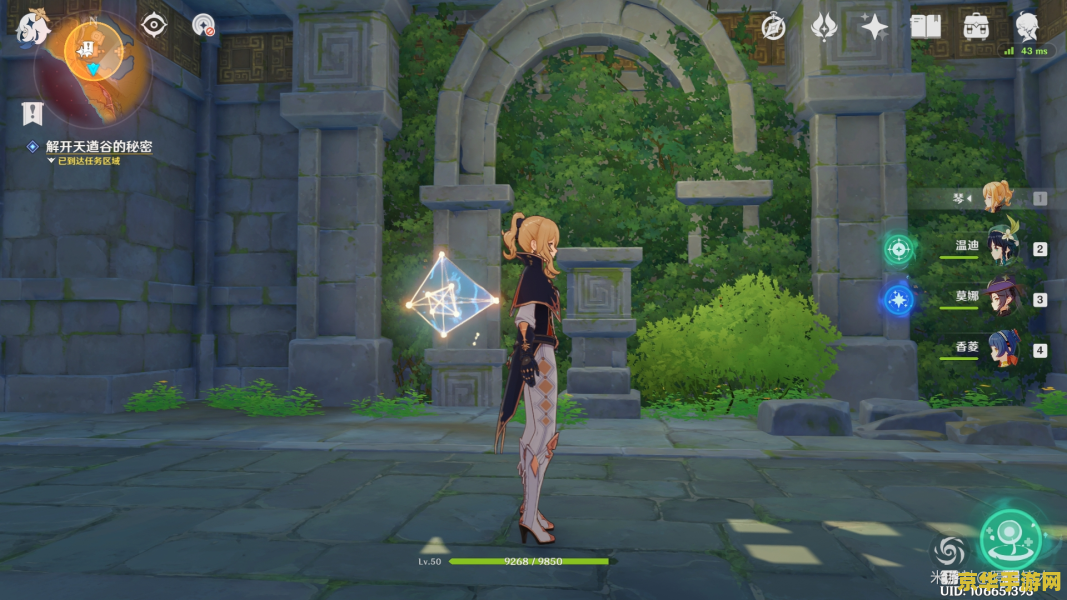The height and width of the screenshot is (600, 1067).
Task: Open the Adventurer Handbook book icon
Action: 925,27
